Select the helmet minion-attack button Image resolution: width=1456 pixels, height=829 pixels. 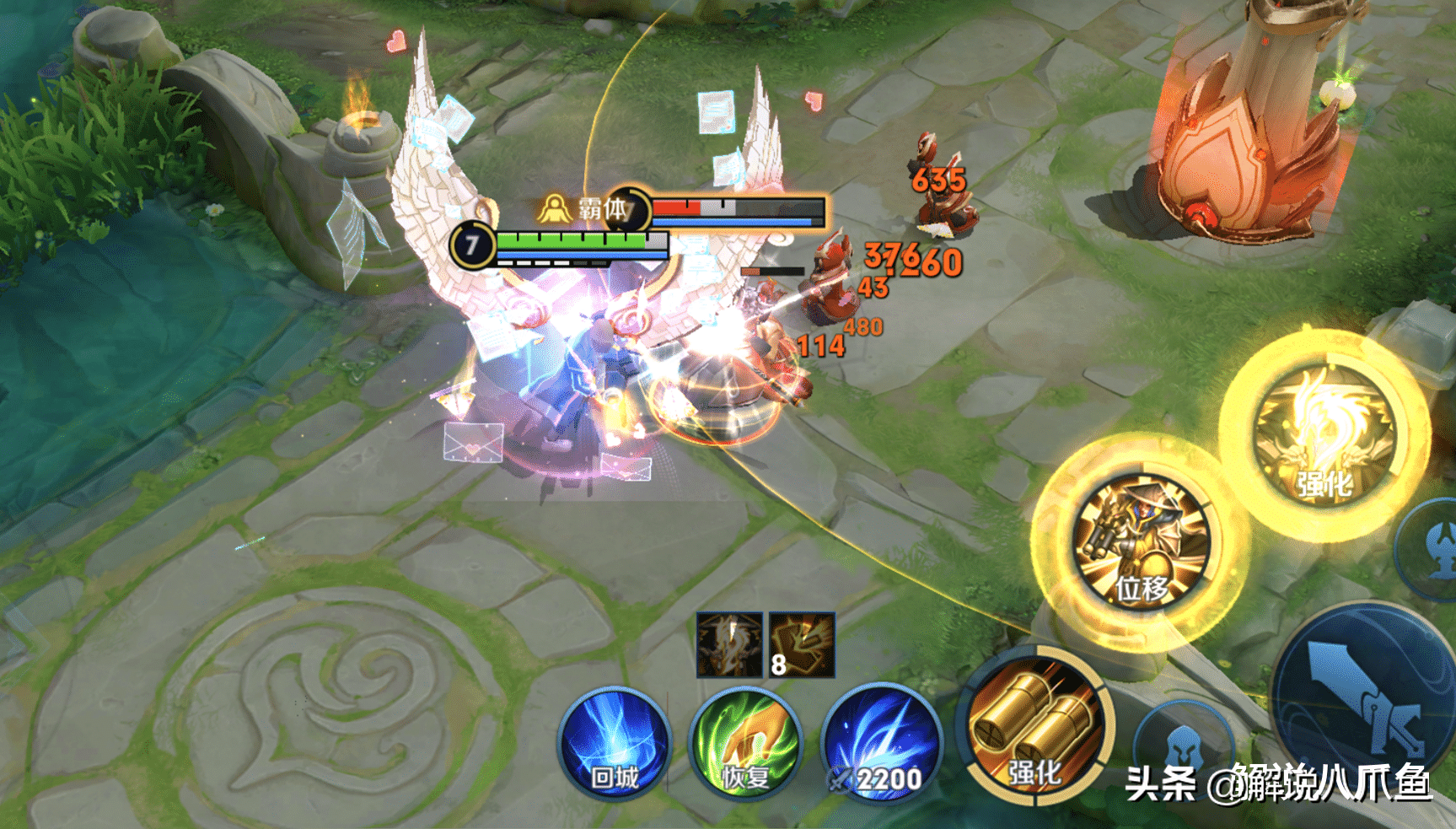click(1183, 746)
